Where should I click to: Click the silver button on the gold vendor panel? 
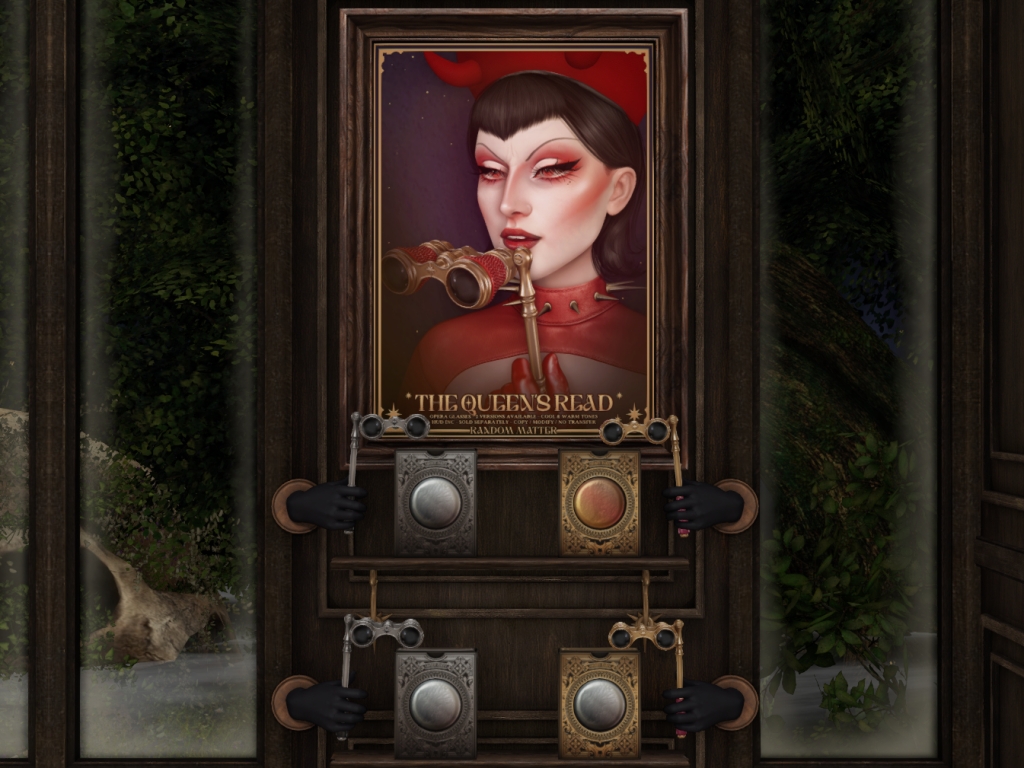[599, 704]
